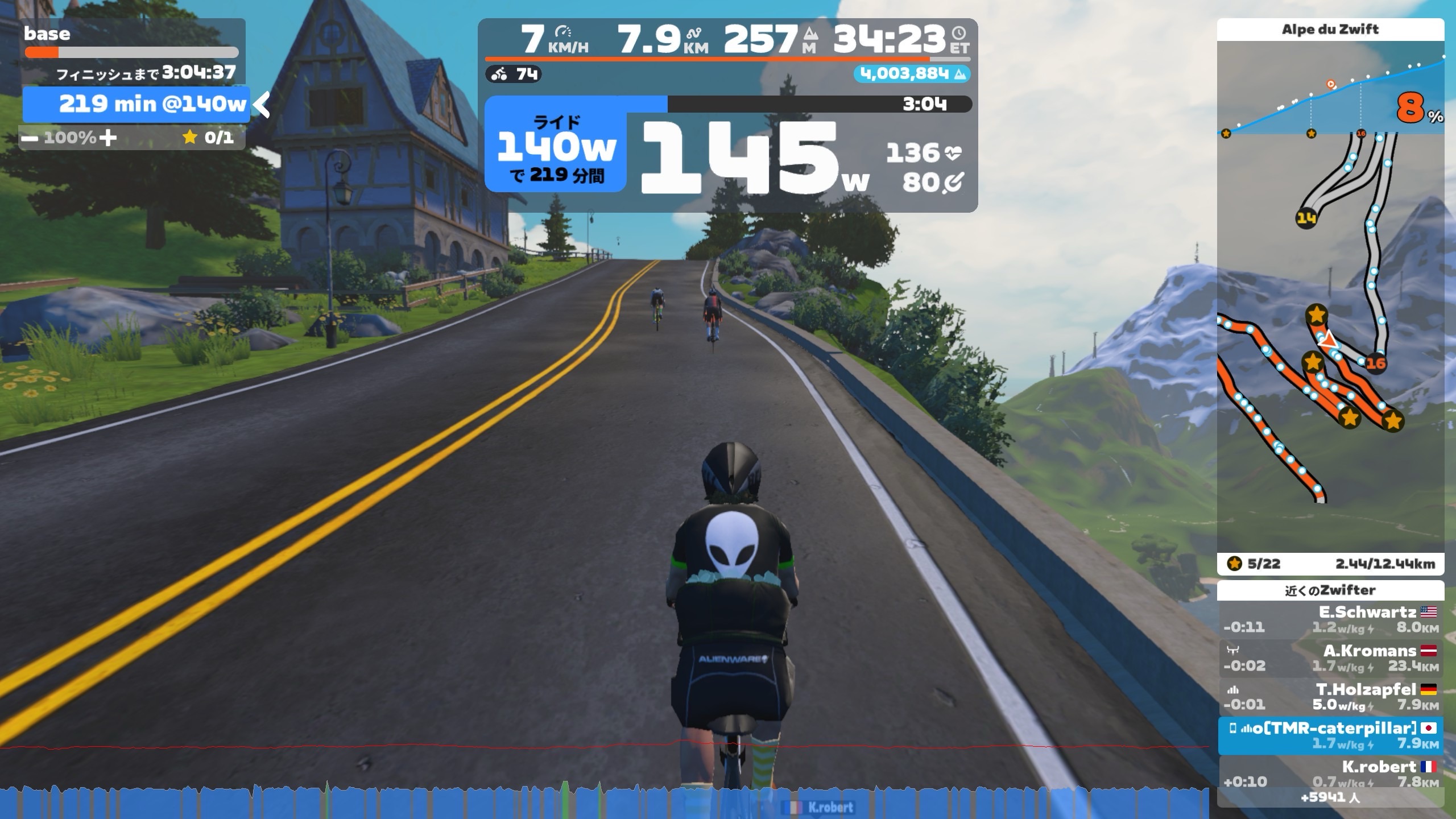Collapse workout panel with the arrow
The height and width of the screenshot is (819, 1456).
(261, 104)
